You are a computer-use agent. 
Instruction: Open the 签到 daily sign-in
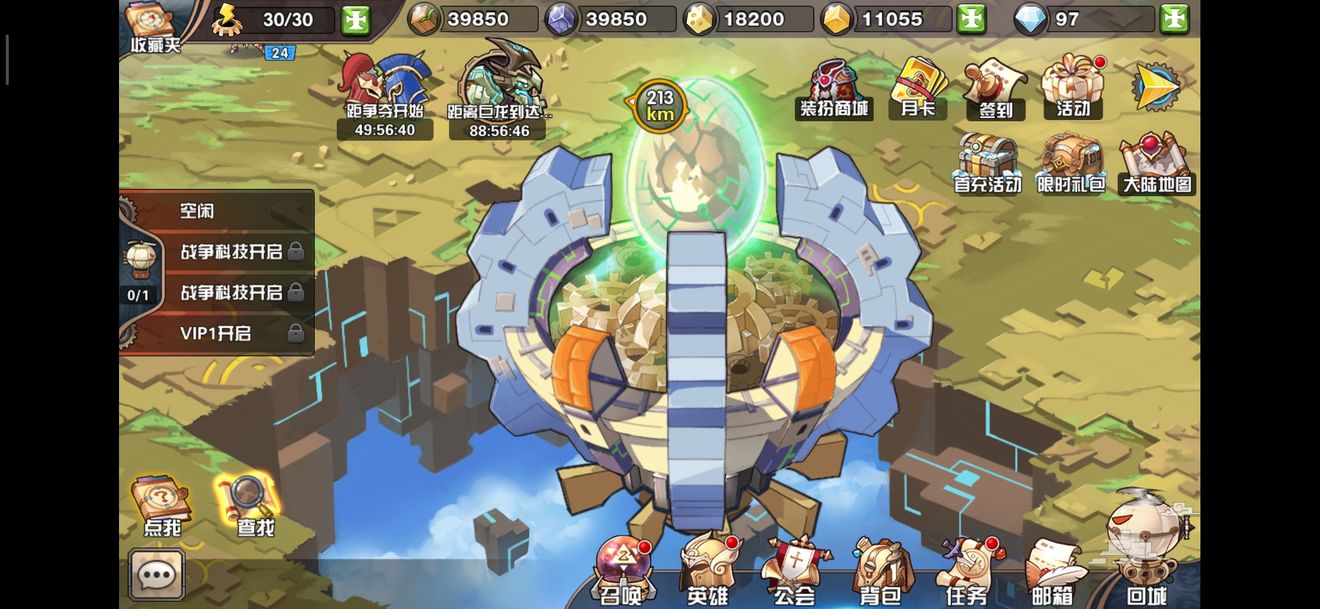995,89
